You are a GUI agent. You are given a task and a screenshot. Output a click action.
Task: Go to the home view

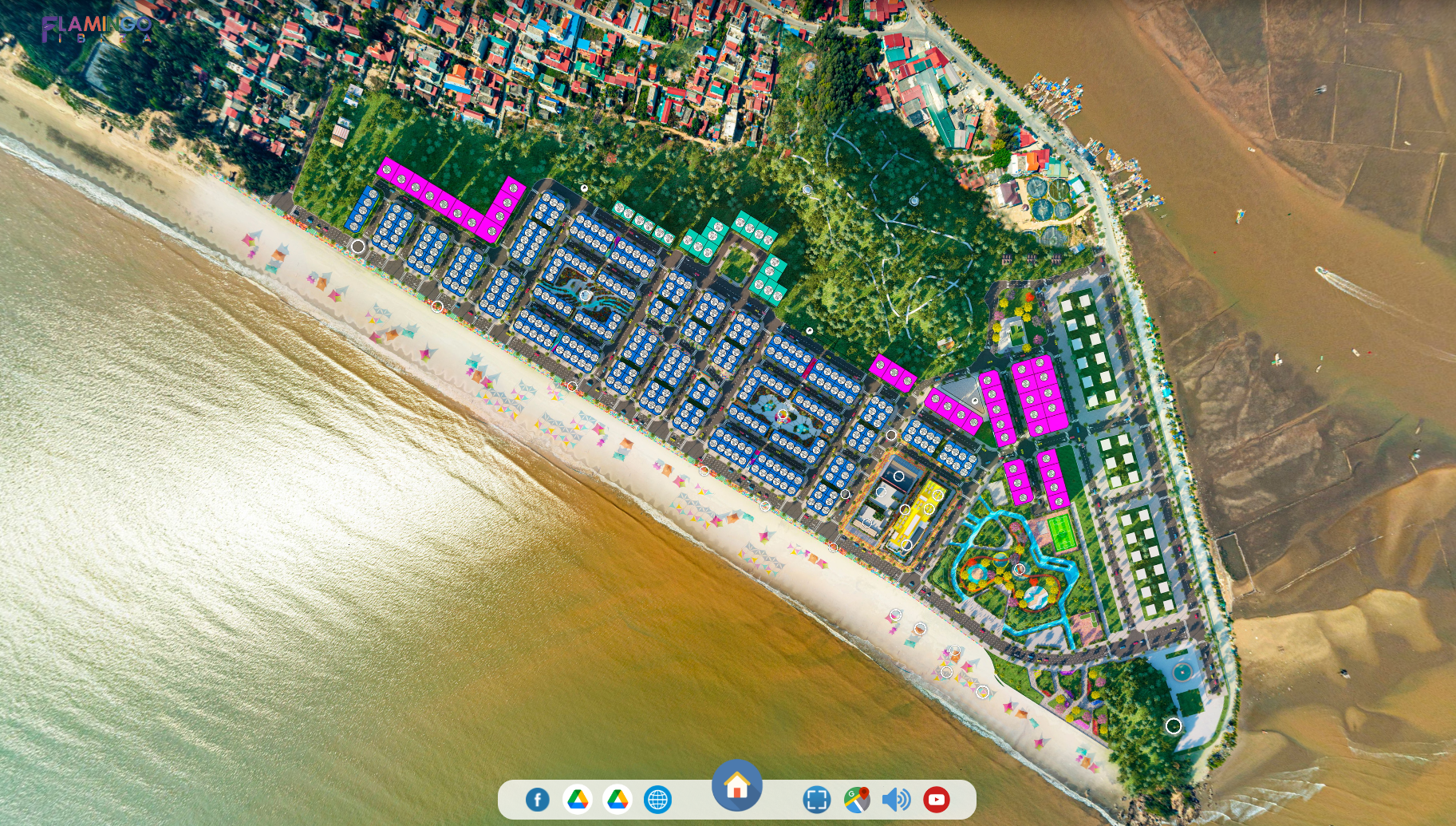[x=737, y=785]
